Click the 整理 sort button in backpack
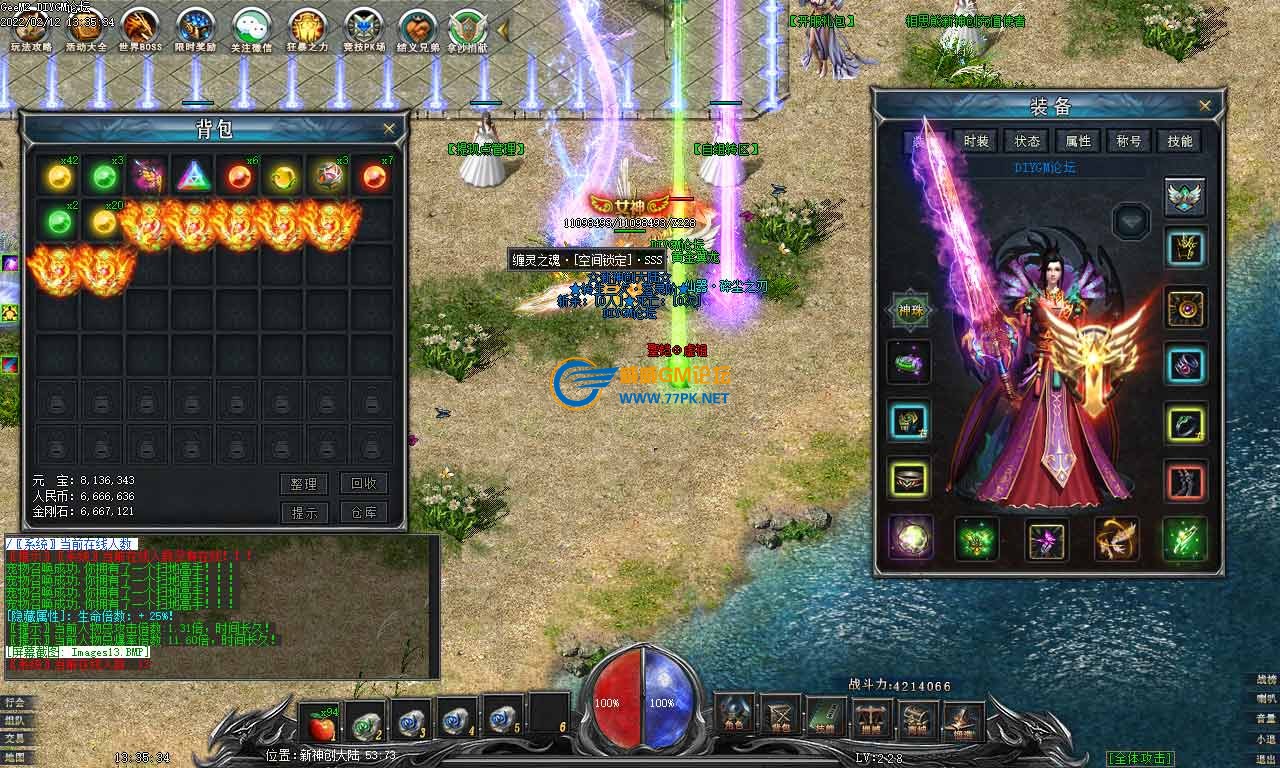Screen dimensions: 1280x768 (303, 484)
